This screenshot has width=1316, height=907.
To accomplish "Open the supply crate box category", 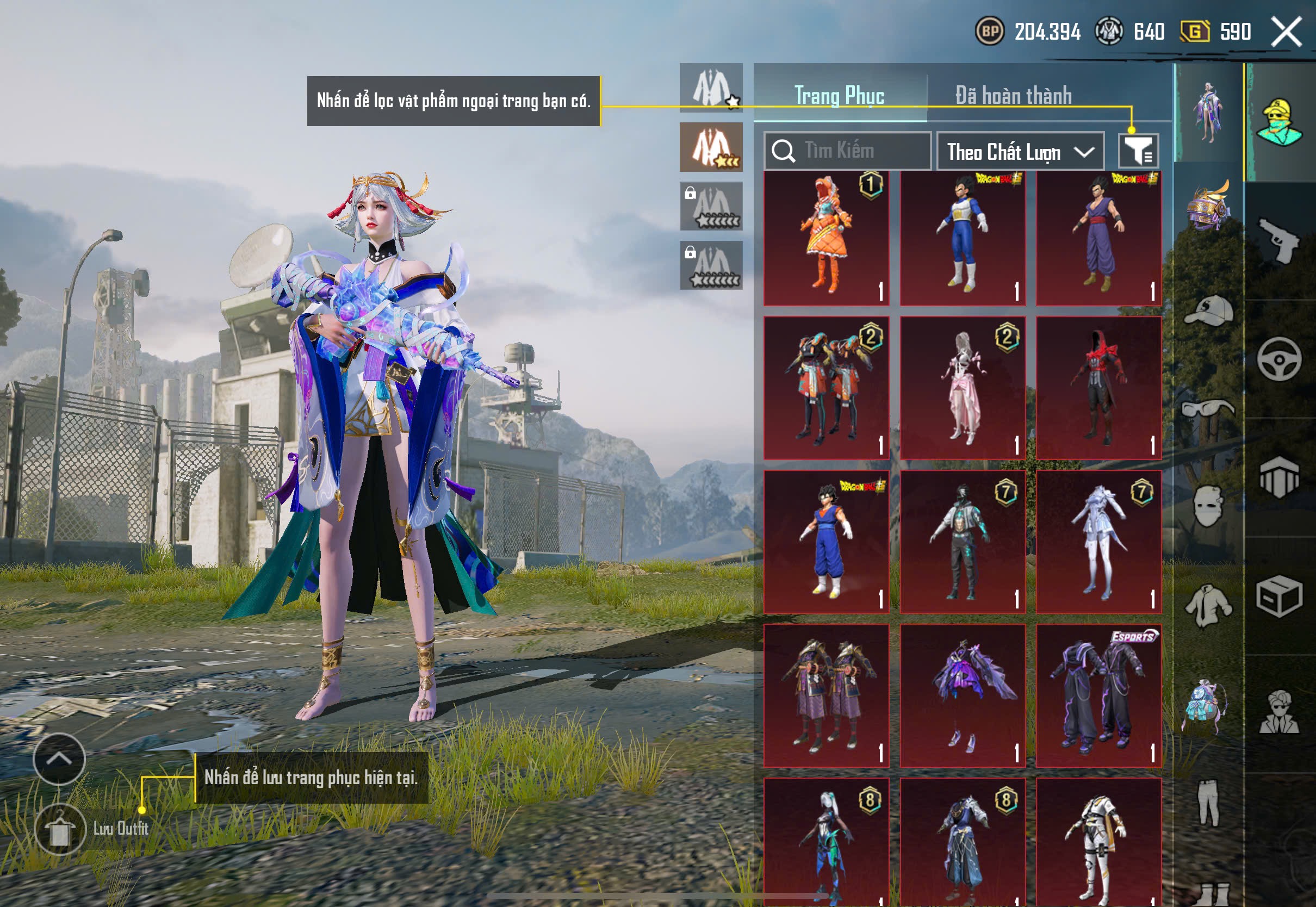I will coord(1279,596).
